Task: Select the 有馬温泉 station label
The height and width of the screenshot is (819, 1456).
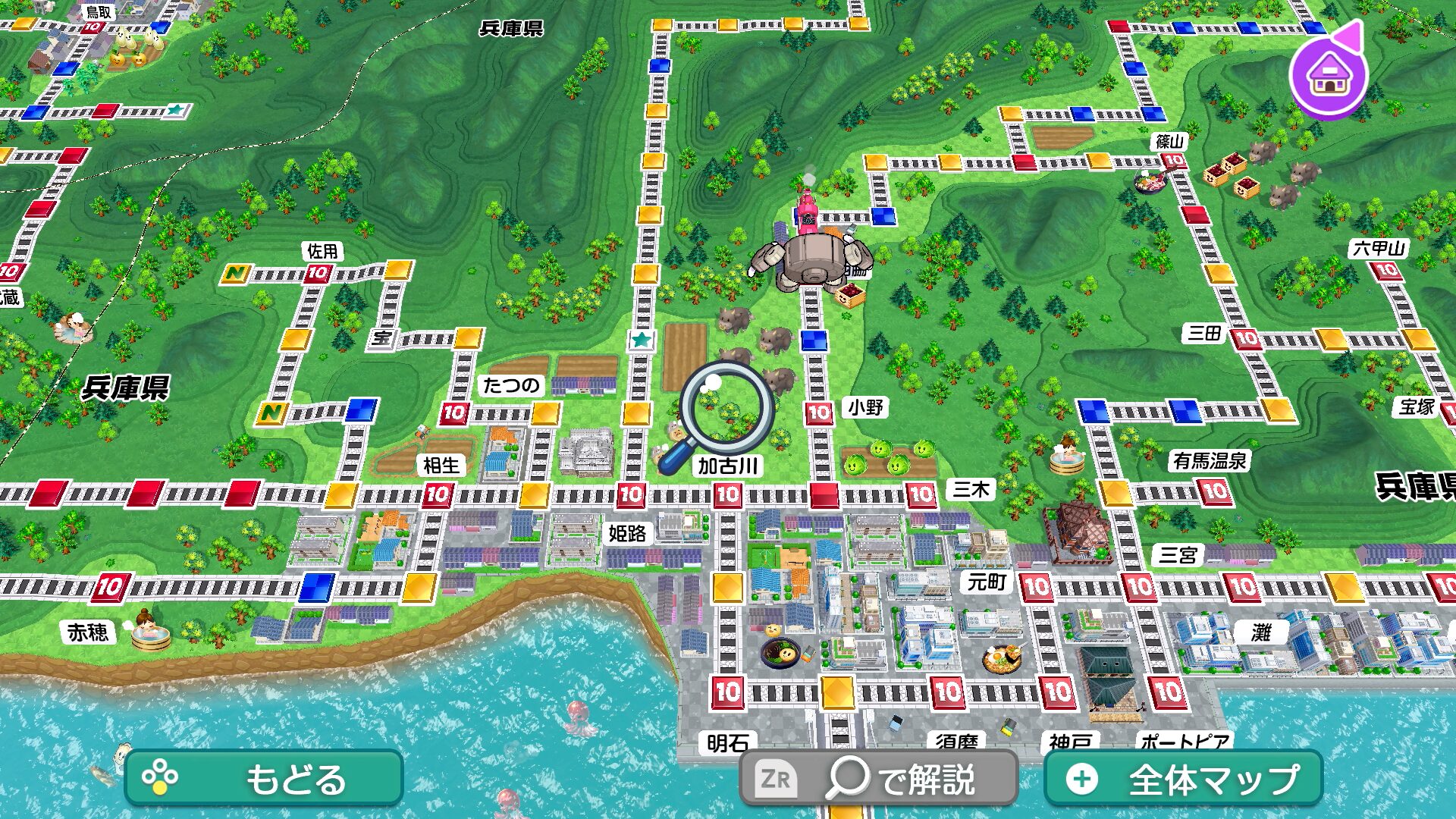Action: [x=1210, y=460]
